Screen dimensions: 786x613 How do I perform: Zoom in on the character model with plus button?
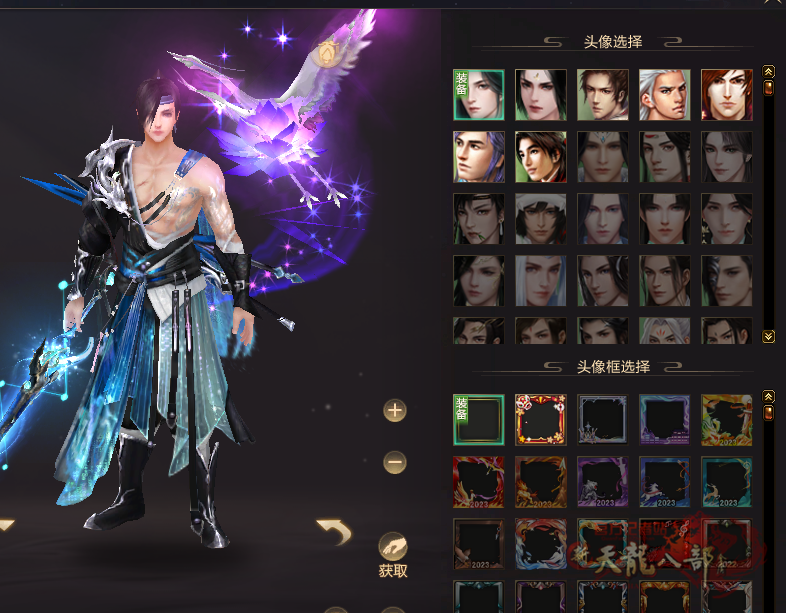tap(395, 410)
